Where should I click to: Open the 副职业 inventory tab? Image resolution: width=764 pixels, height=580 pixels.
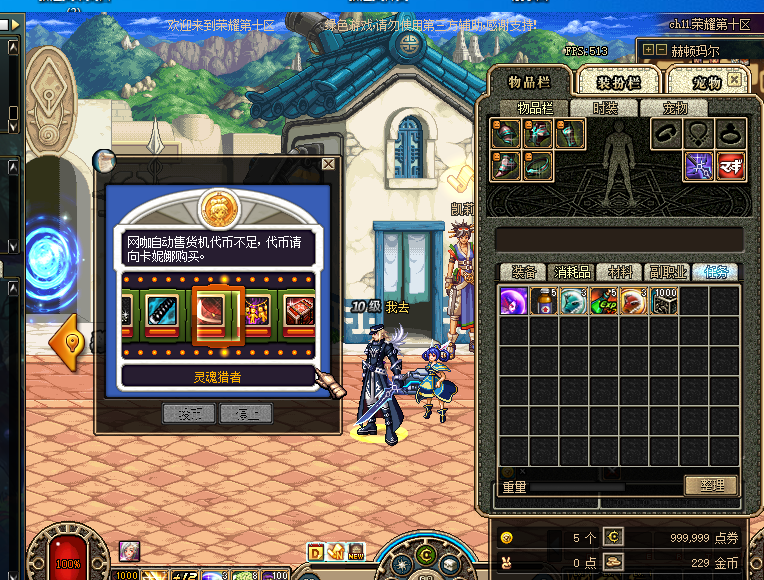click(x=667, y=272)
